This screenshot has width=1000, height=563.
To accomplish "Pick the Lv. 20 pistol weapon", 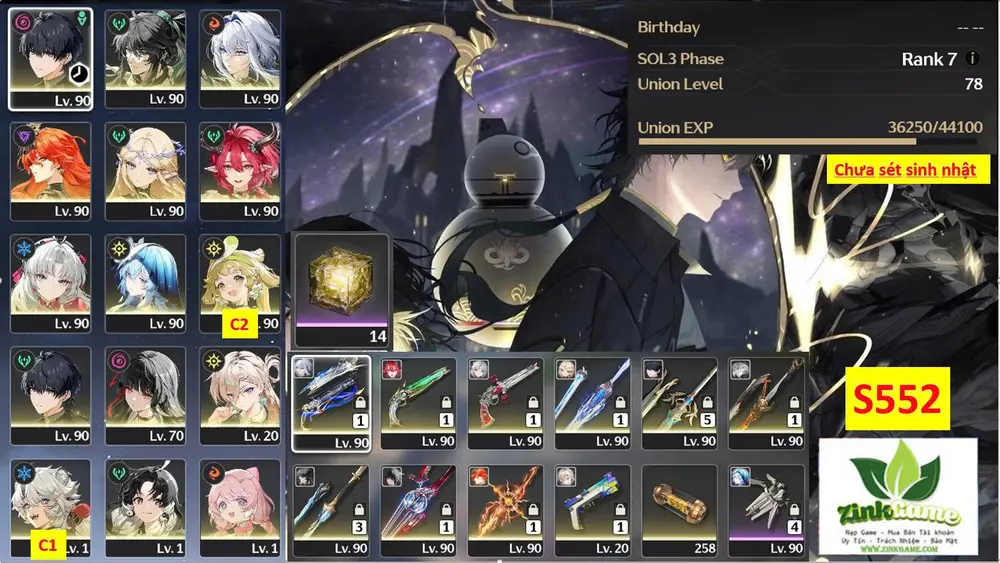I will click(x=592, y=509).
